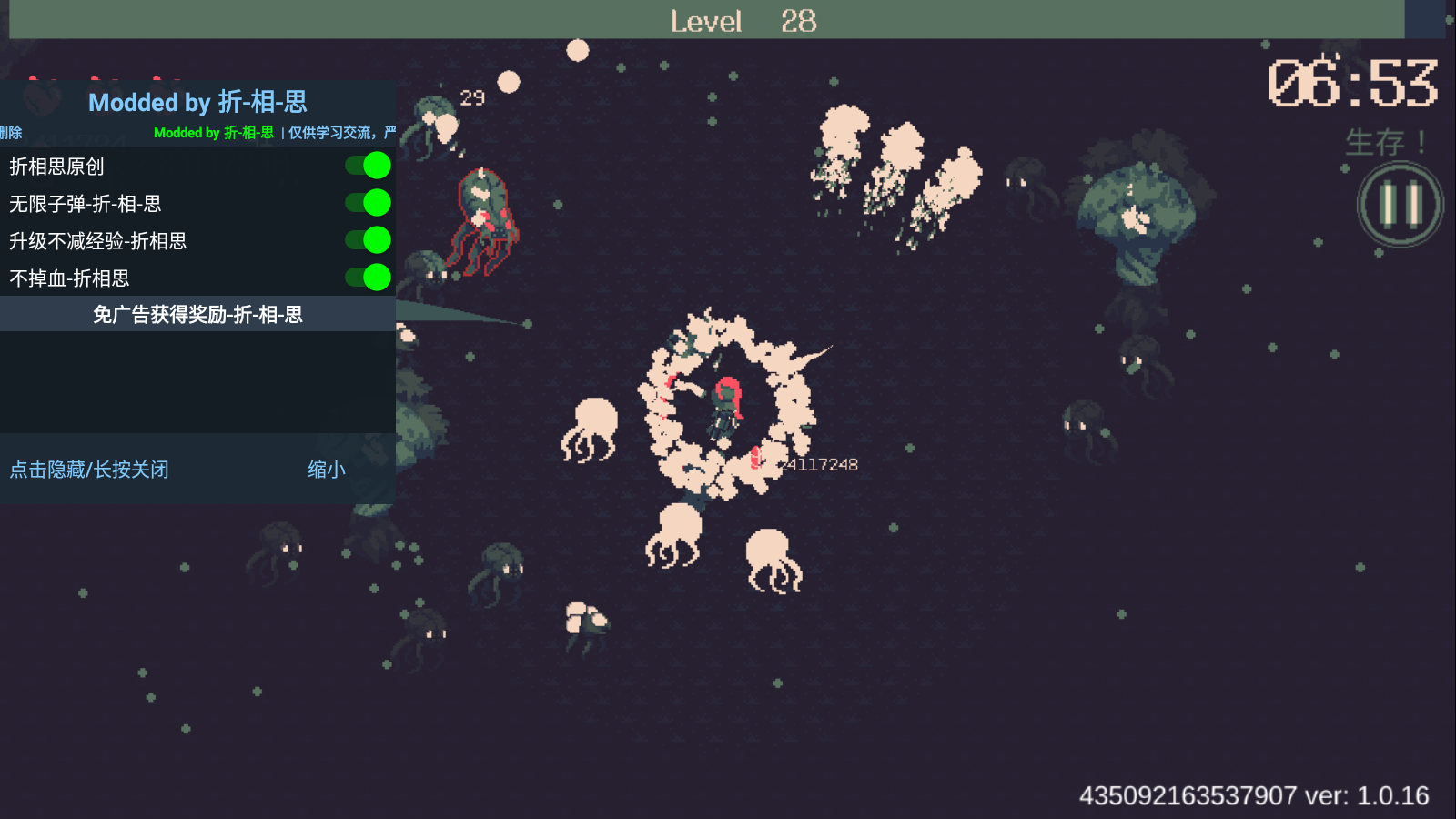Click 点击隐藏/长按关闭 to hide the mod menu
The width and height of the screenshot is (1456, 819).
(x=89, y=470)
